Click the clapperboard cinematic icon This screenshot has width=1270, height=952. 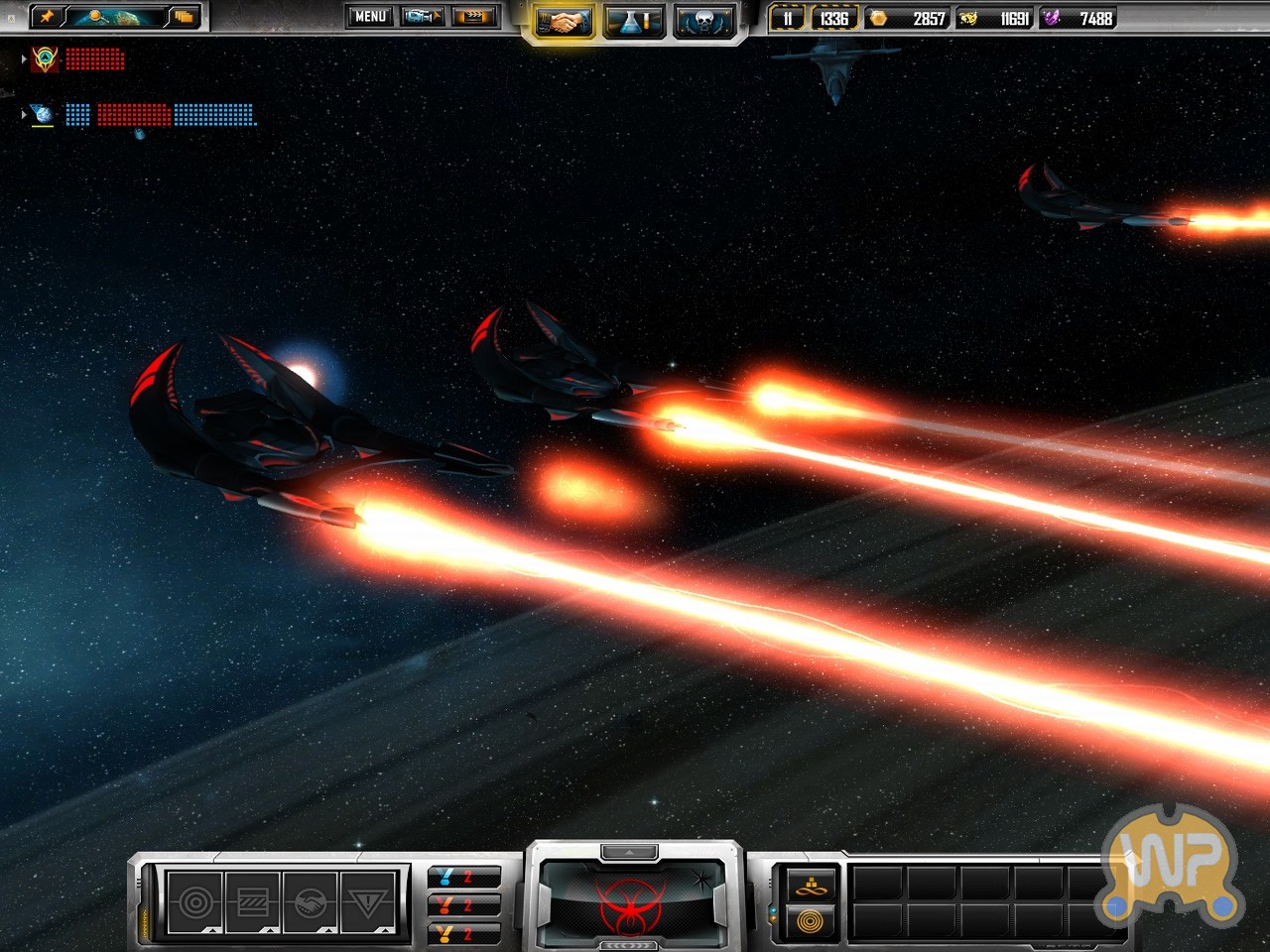click(474, 17)
